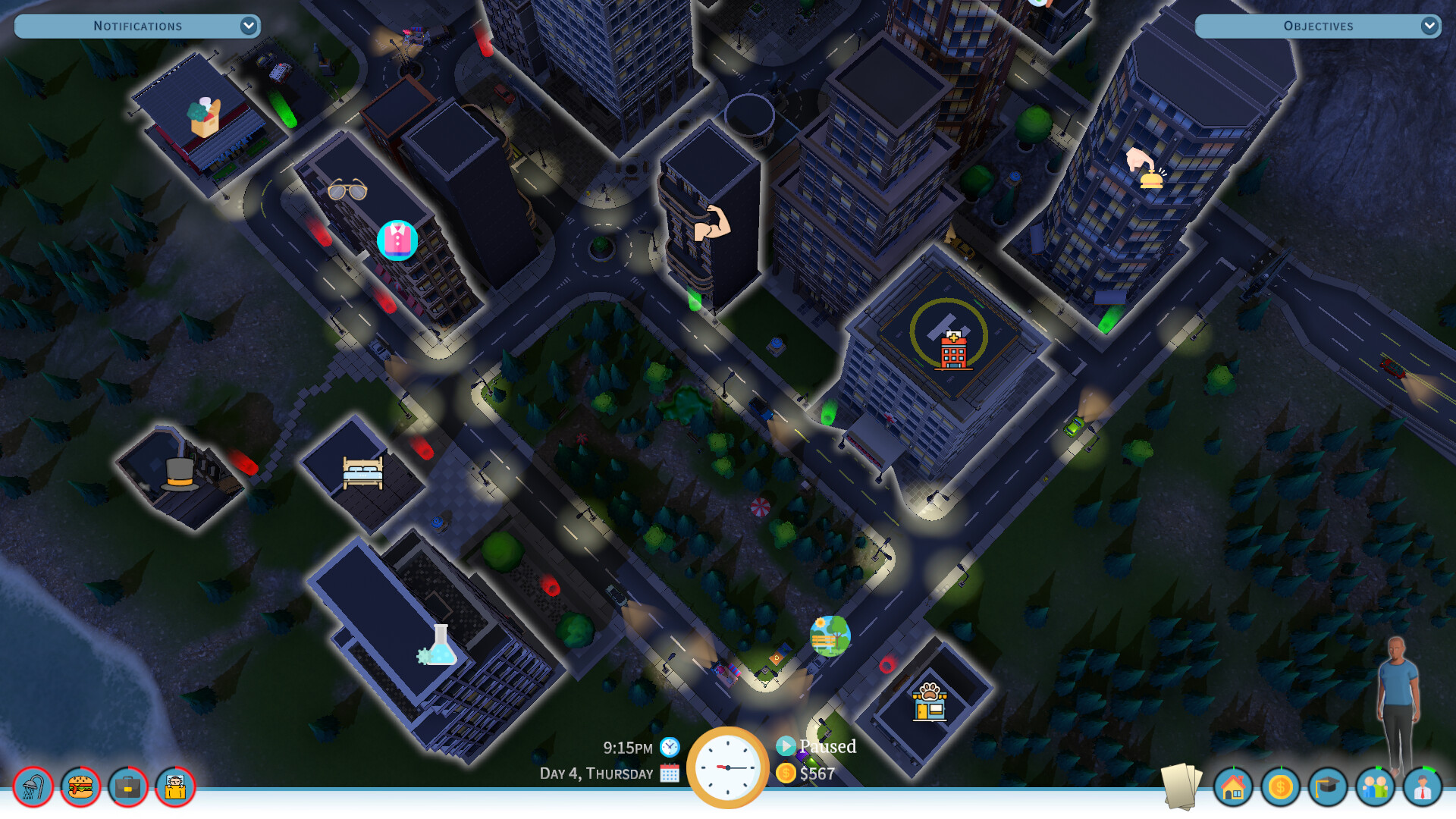The height and width of the screenshot is (819, 1456).
Task: Open the dollar coin finances icon
Action: [x=1282, y=789]
